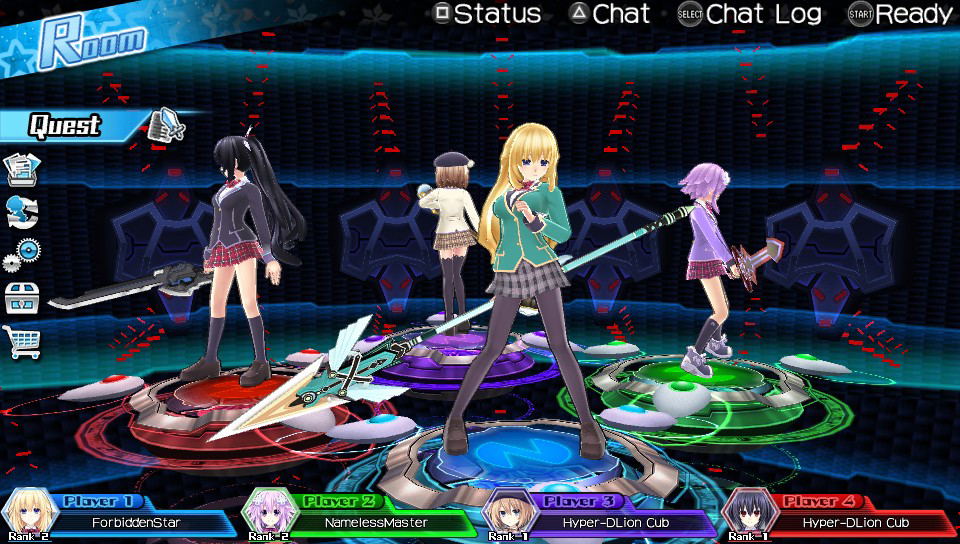Open the shopping cart shop icon

(22, 341)
